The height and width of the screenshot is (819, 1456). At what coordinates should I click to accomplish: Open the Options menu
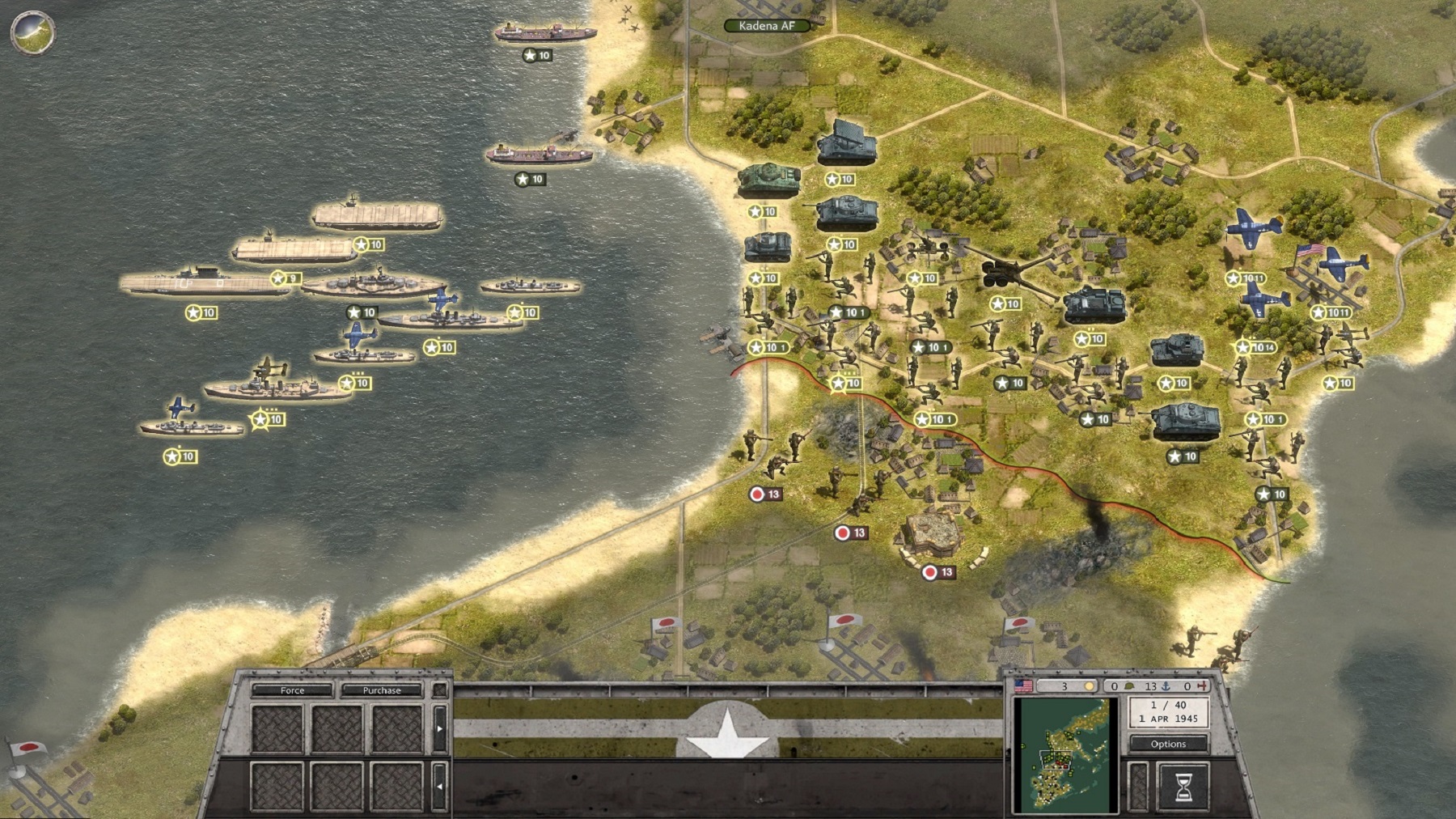click(x=1170, y=743)
